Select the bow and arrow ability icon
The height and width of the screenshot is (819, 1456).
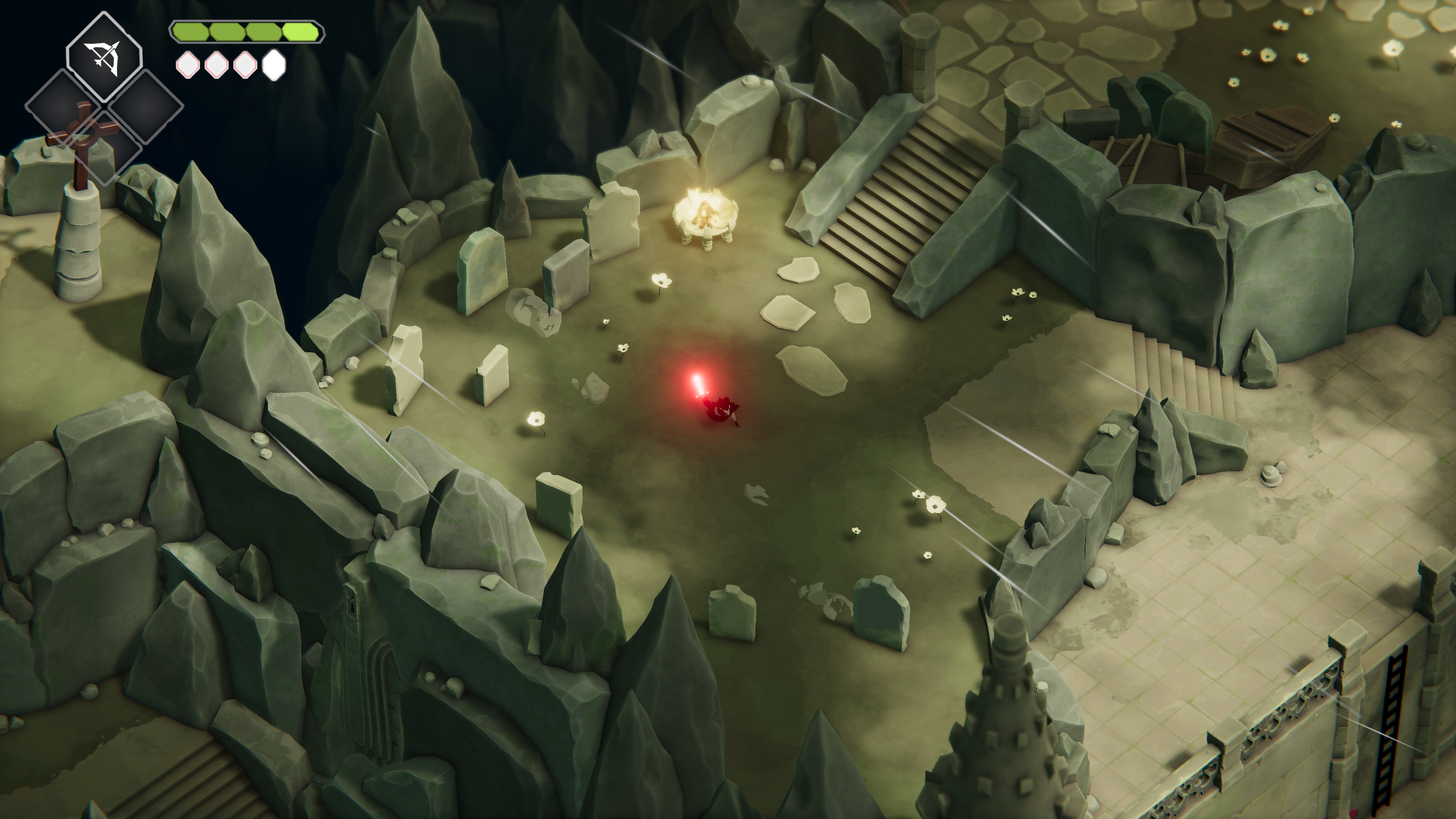point(104,58)
